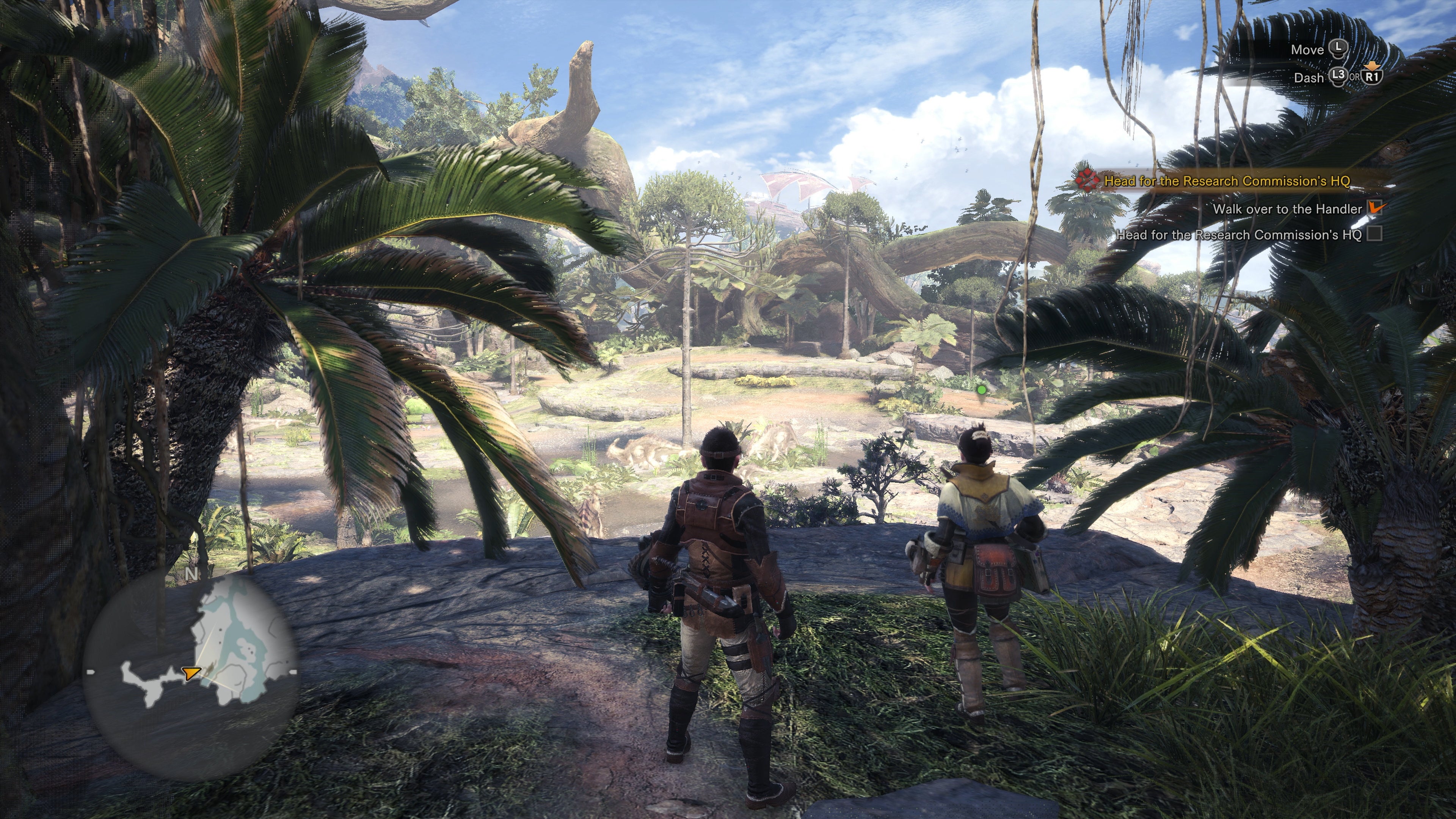This screenshot has height=819, width=1456.
Task: Tick the empty box for the Research Commission objective
Action: (1374, 234)
